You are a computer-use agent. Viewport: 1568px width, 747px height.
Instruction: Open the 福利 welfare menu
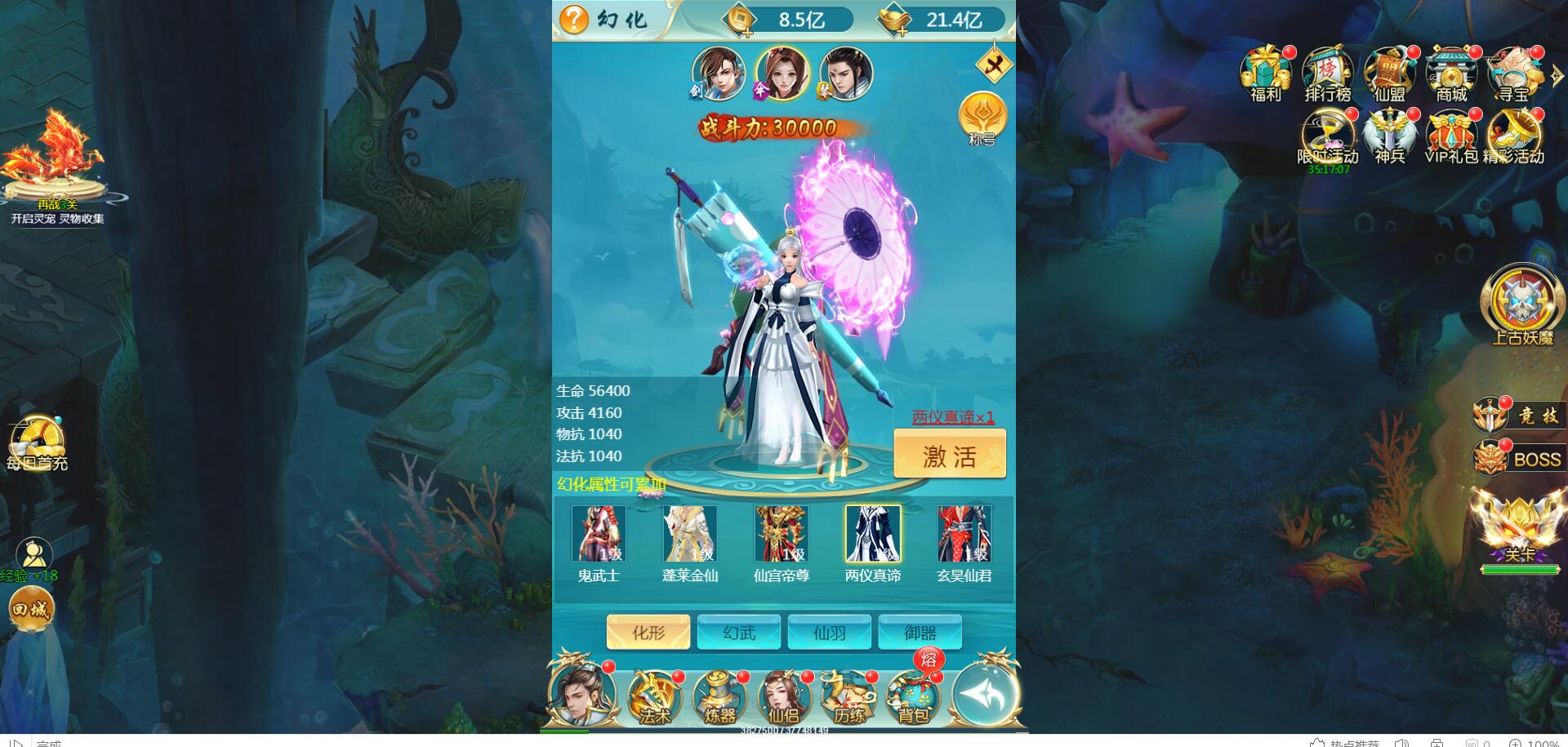(x=1266, y=73)
